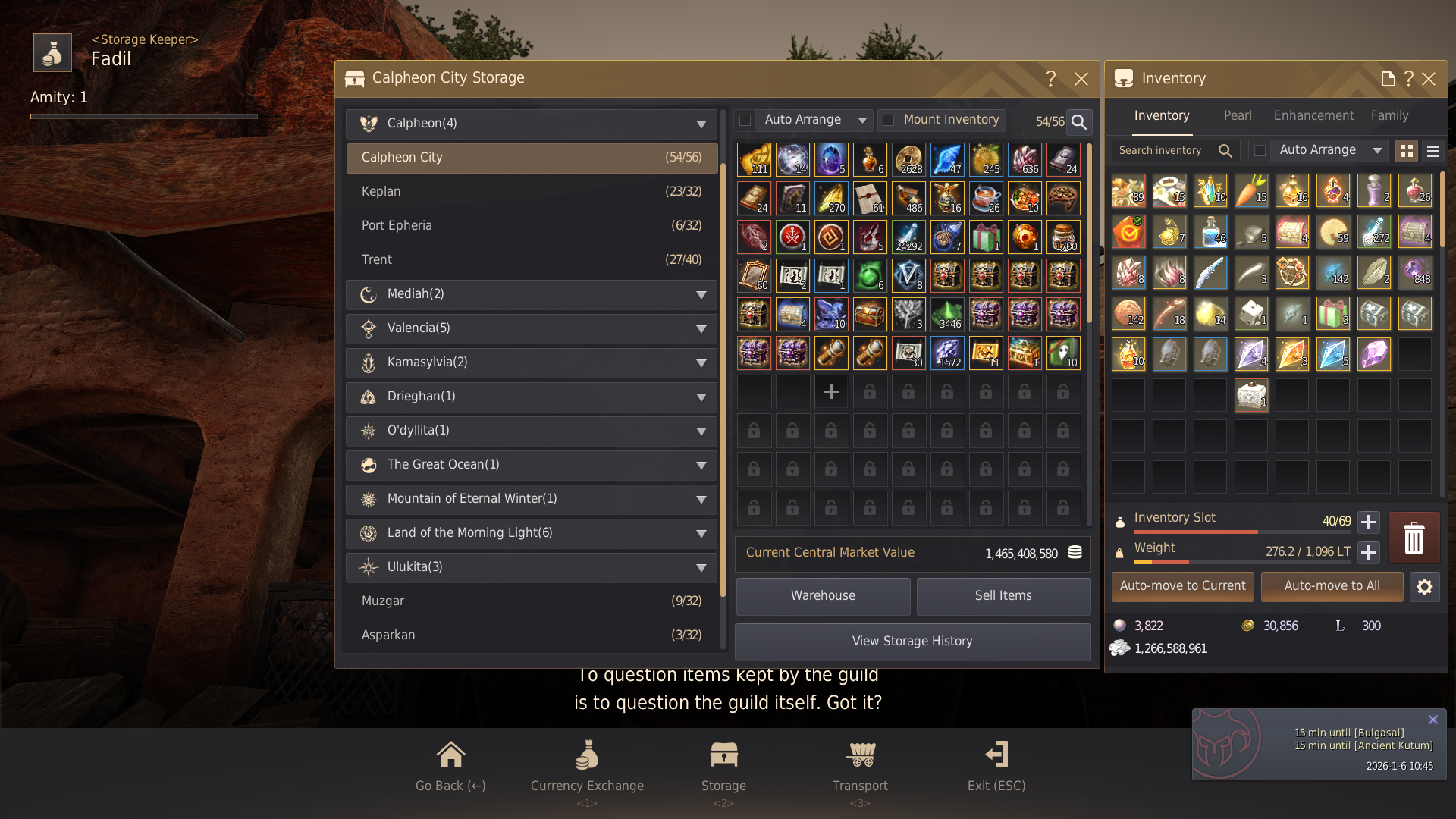Select the Storage icon in the bottom bar
This screenshot has width=1456, height=819.
pyautogui.click(x=723, y=755)
